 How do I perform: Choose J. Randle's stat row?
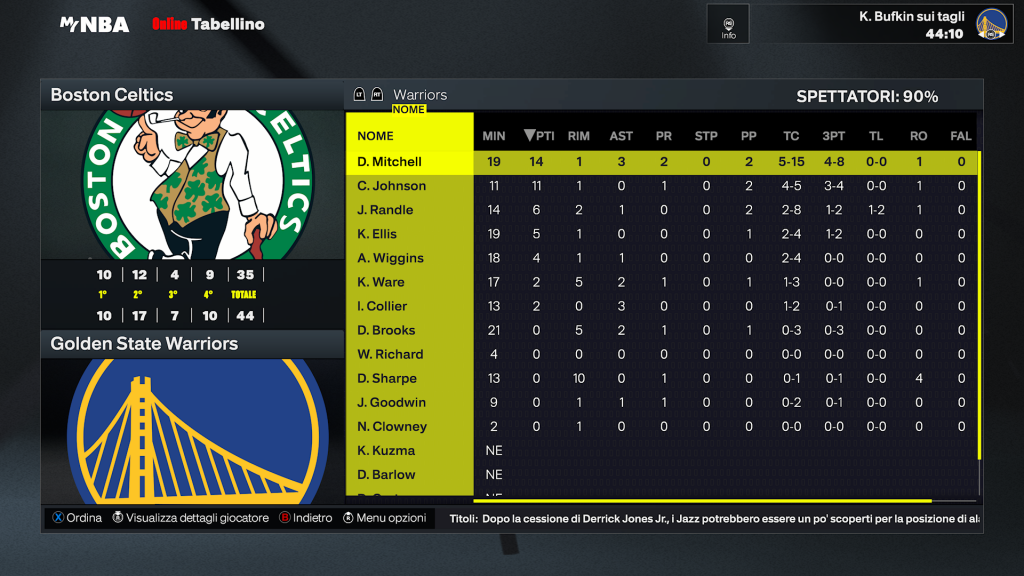click(385, 210)
